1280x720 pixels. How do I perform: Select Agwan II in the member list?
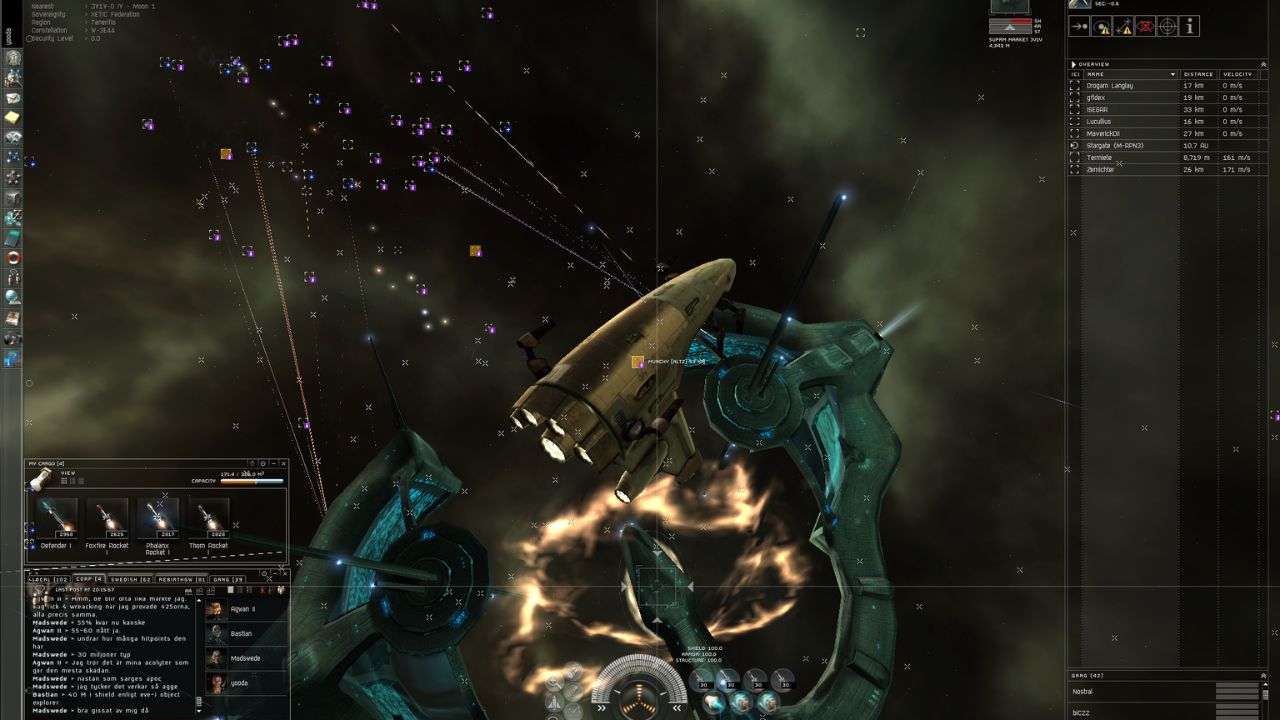[x=241, y=609]
